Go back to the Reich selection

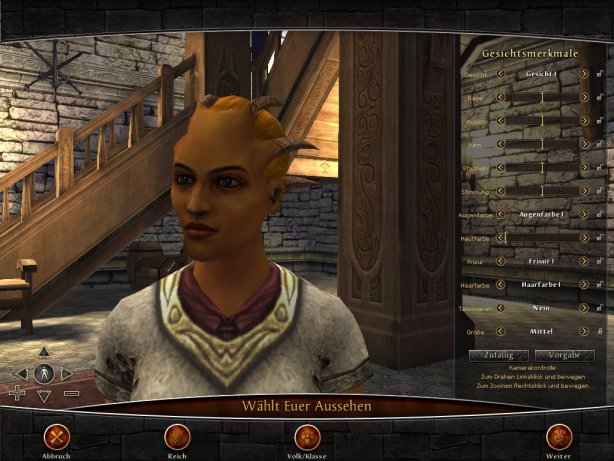pyautogui.click(x=178, y=436)
